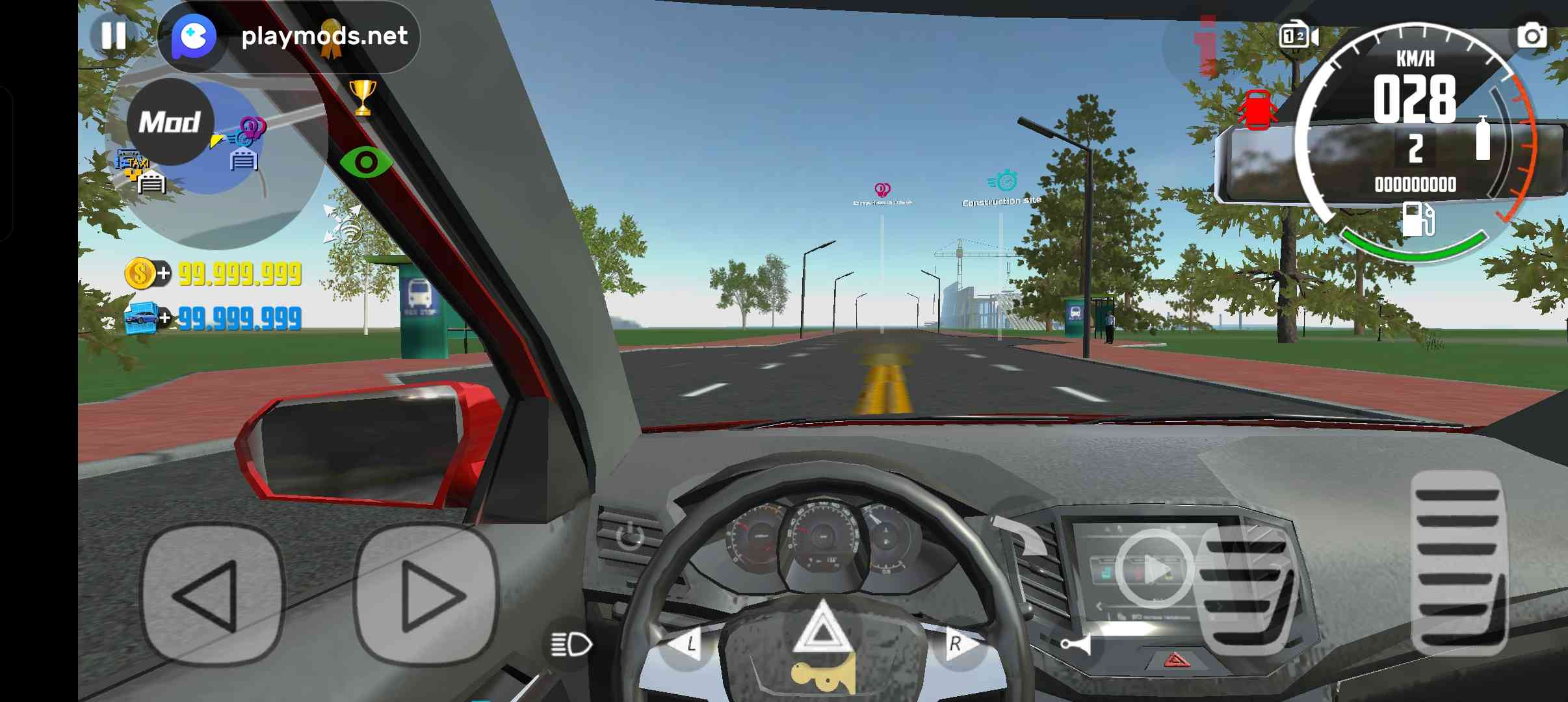Take a screenshot with the camera icon
The image size is (1568, 702).
coord(1531,36)
